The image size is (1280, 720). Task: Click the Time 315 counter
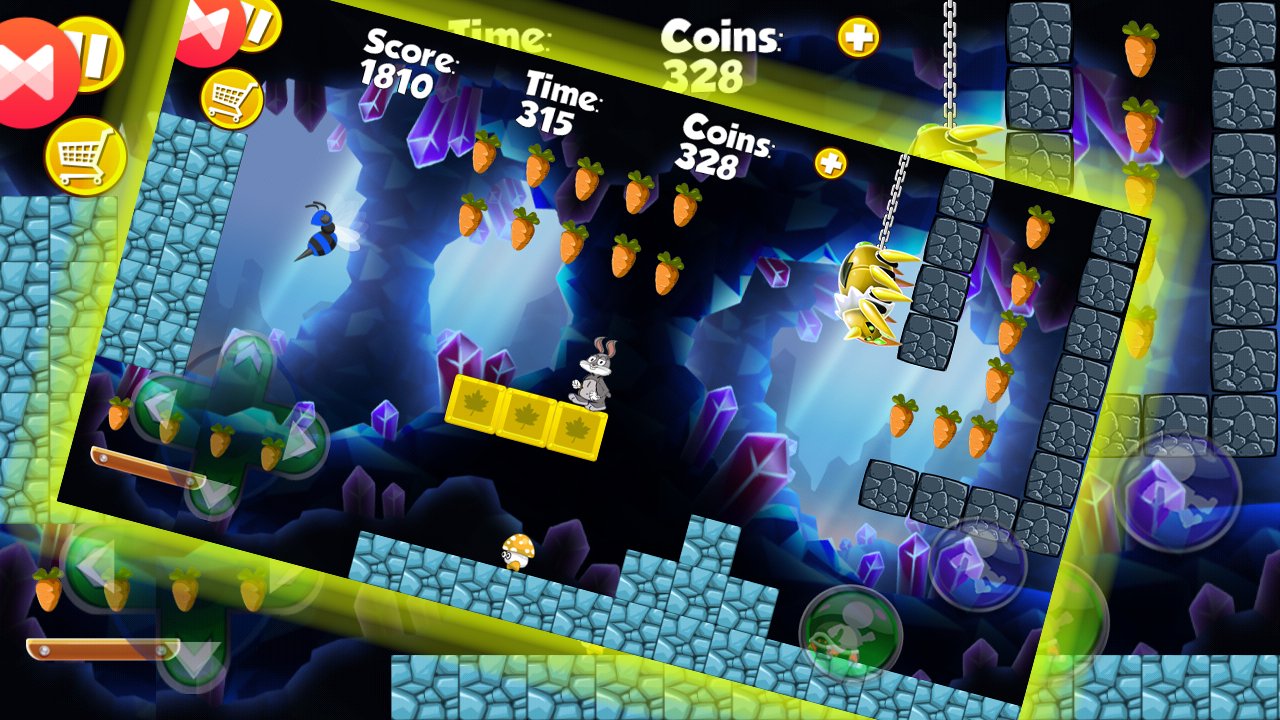click(557, 104)
